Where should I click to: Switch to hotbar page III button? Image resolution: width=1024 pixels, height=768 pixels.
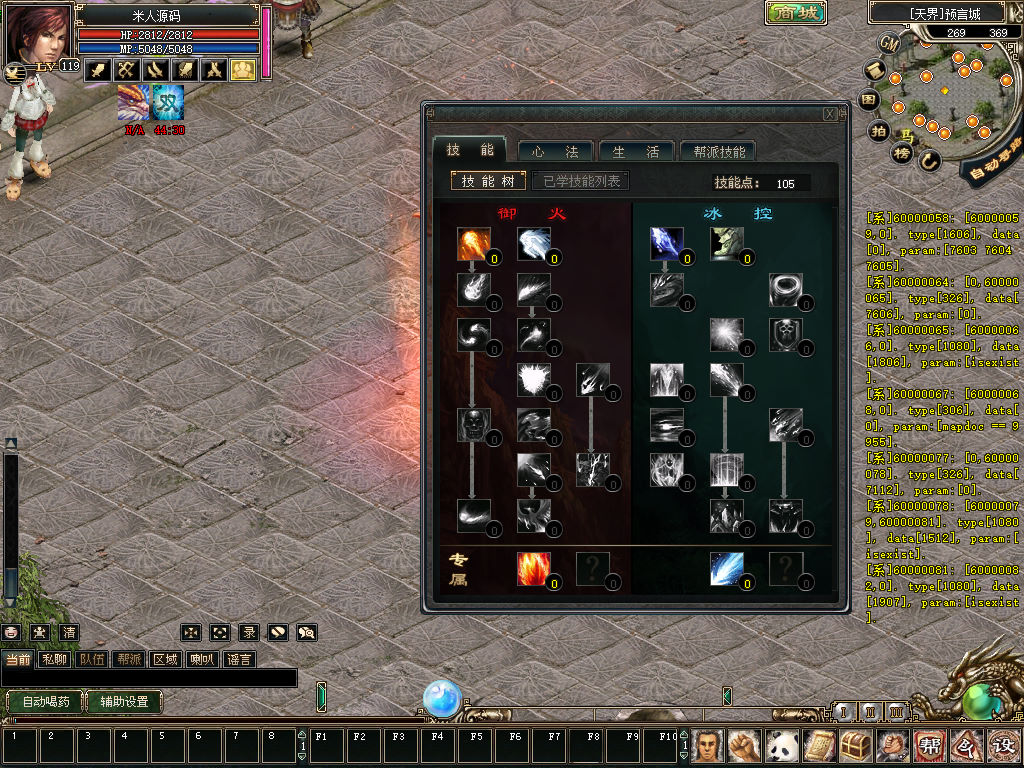[897, 712]
